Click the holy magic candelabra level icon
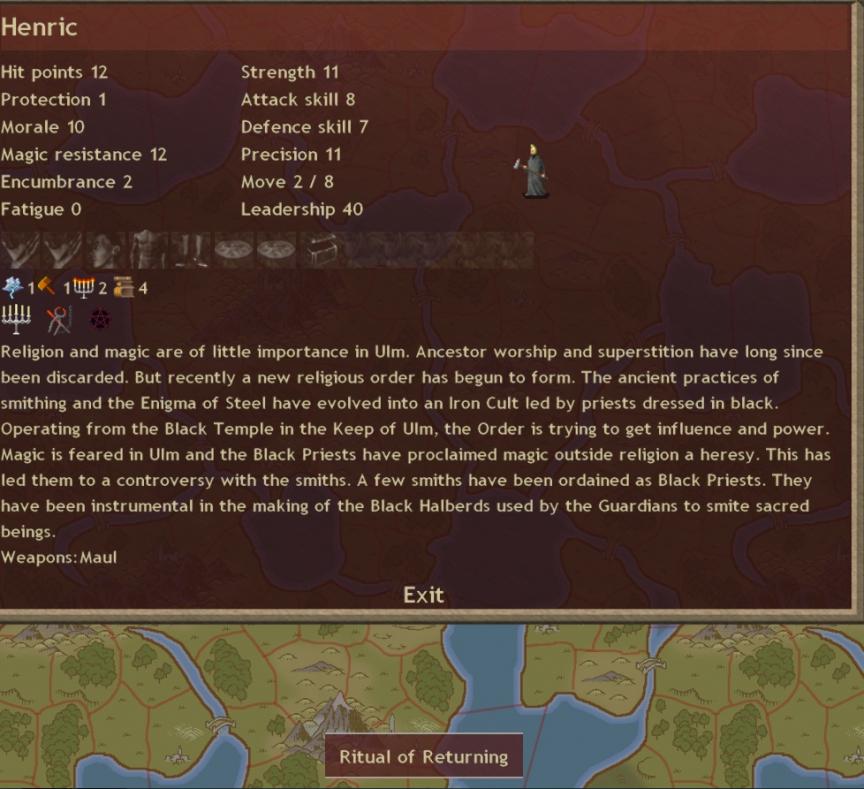Viewport: 864px width, 789px height. tap(83, 288)
